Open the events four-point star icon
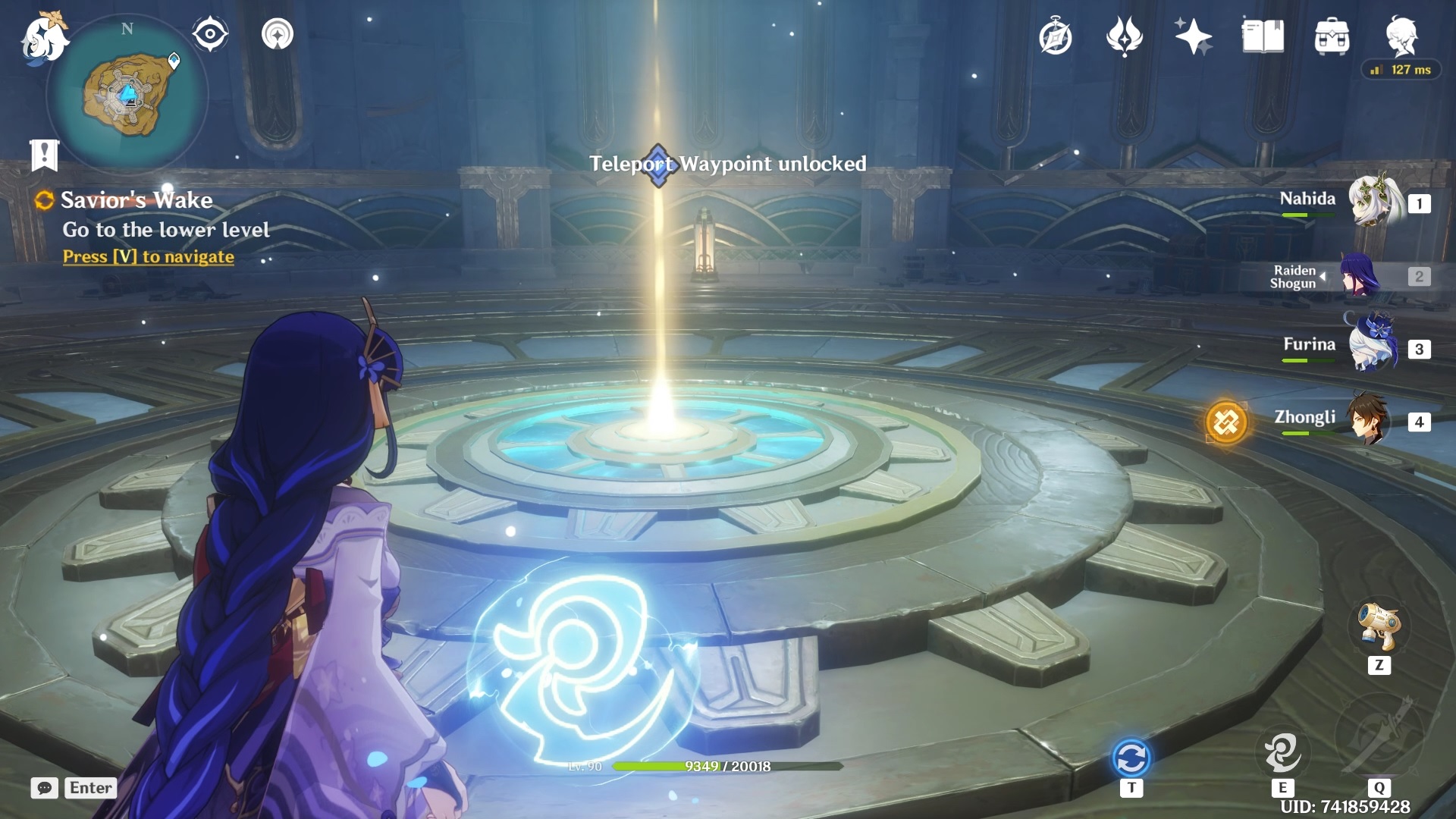The image size is (1456, 819). [1124, 36]
